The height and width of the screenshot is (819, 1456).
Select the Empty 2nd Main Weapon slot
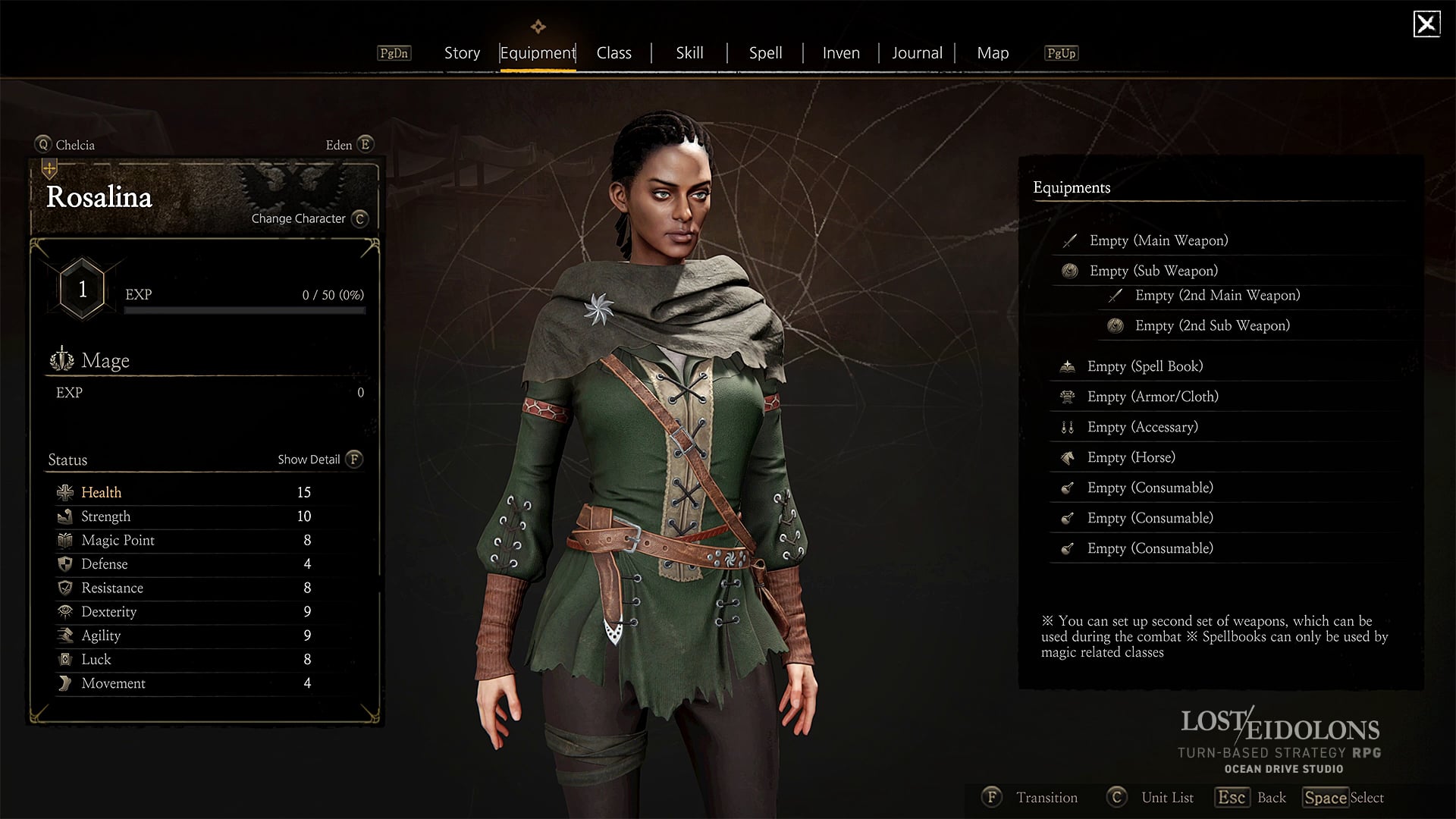click(x=1216, y=296)
